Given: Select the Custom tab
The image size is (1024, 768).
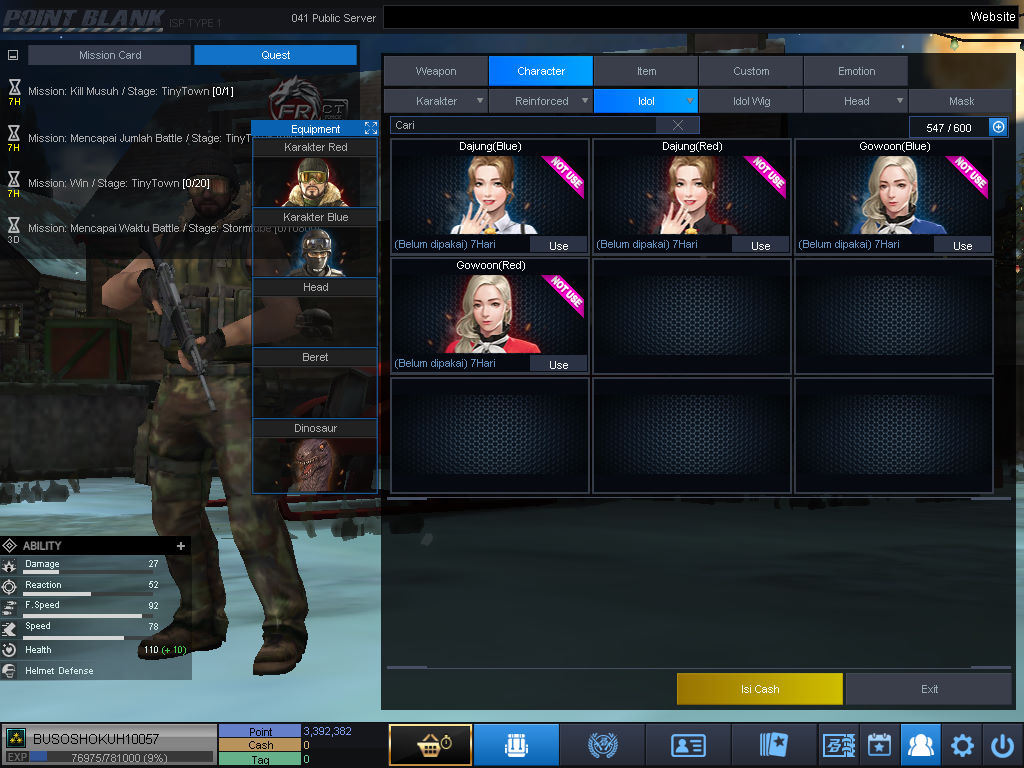Looking at the screenshot, I should tap(751, 71).
